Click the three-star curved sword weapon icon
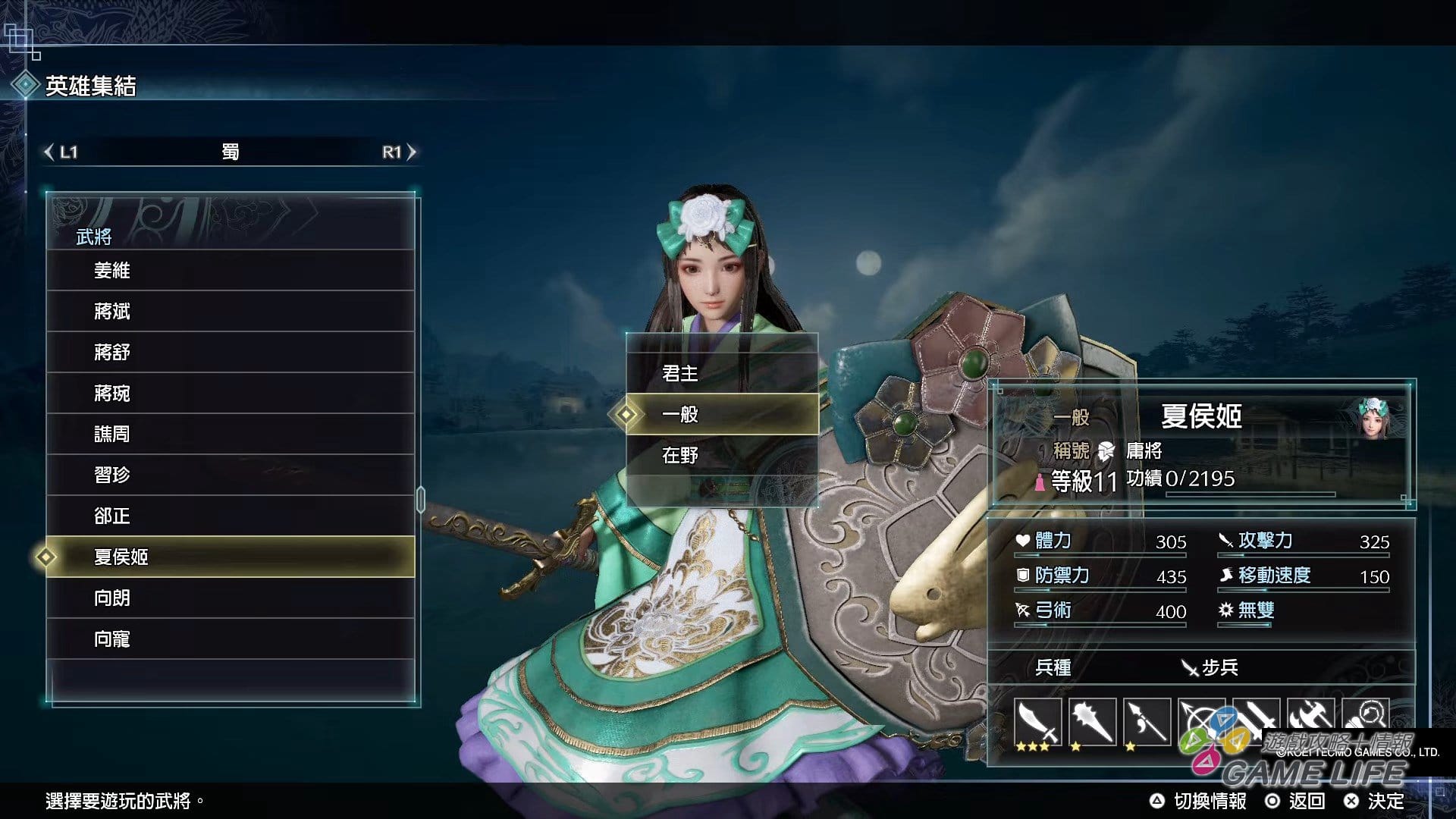The height and width of the screenshot is (819, 1456). 1037,723
